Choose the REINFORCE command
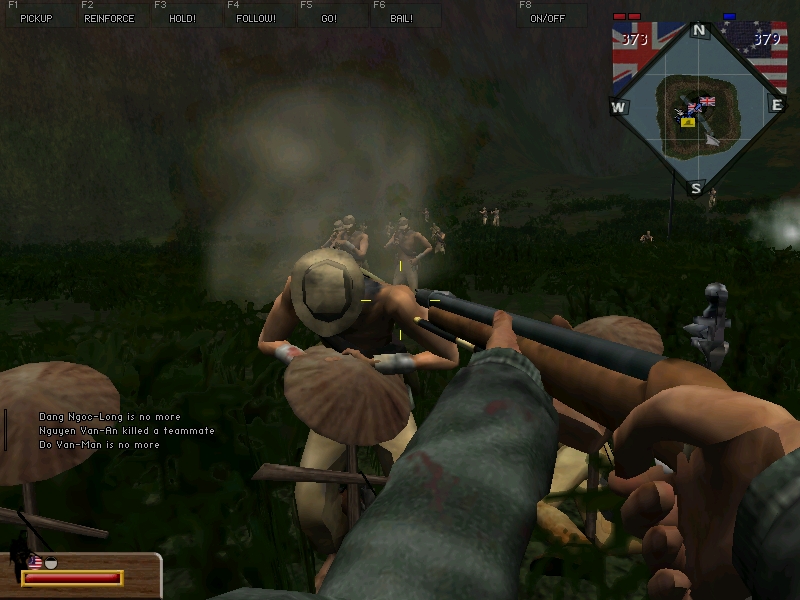Image resolution: width=800 pixels, height=600 pixels. [x=109, y=18]
